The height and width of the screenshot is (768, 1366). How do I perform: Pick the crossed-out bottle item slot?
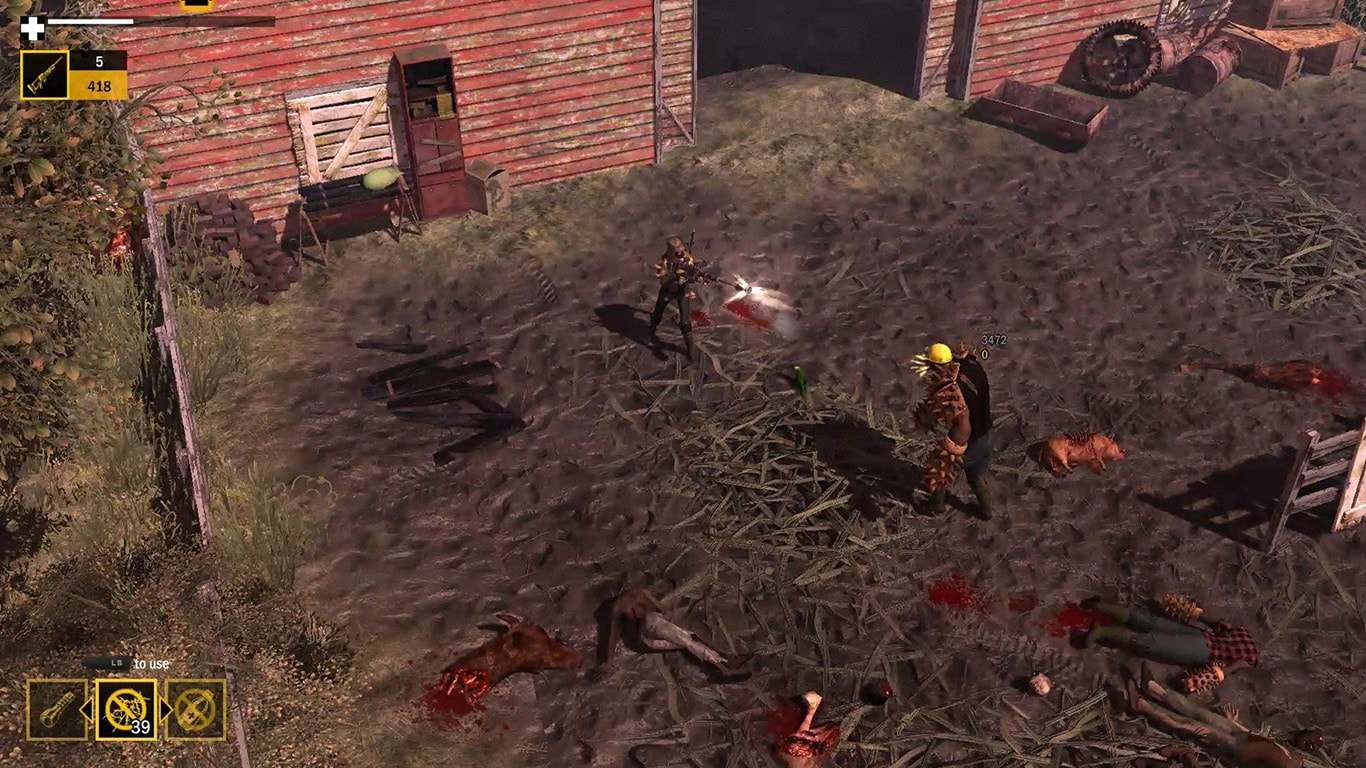coord(196,710)
